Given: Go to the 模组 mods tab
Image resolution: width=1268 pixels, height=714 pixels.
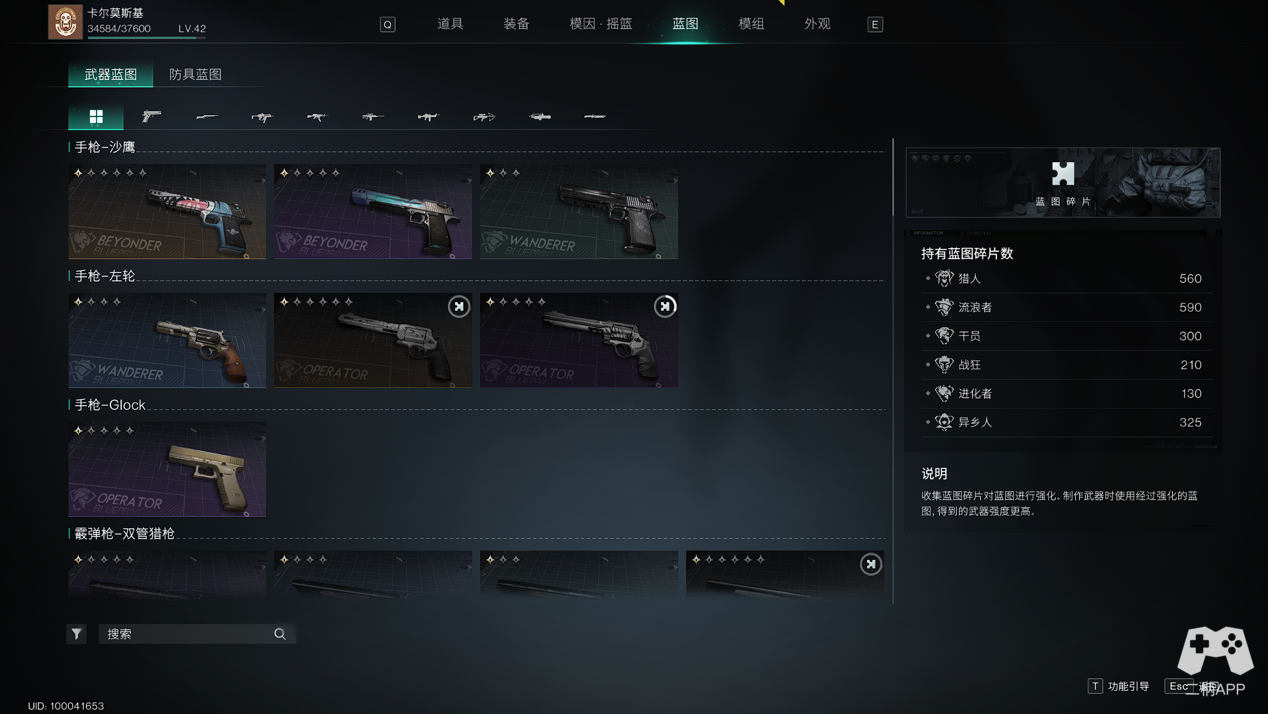Looking at the screenshot, I should coord(751,24).
